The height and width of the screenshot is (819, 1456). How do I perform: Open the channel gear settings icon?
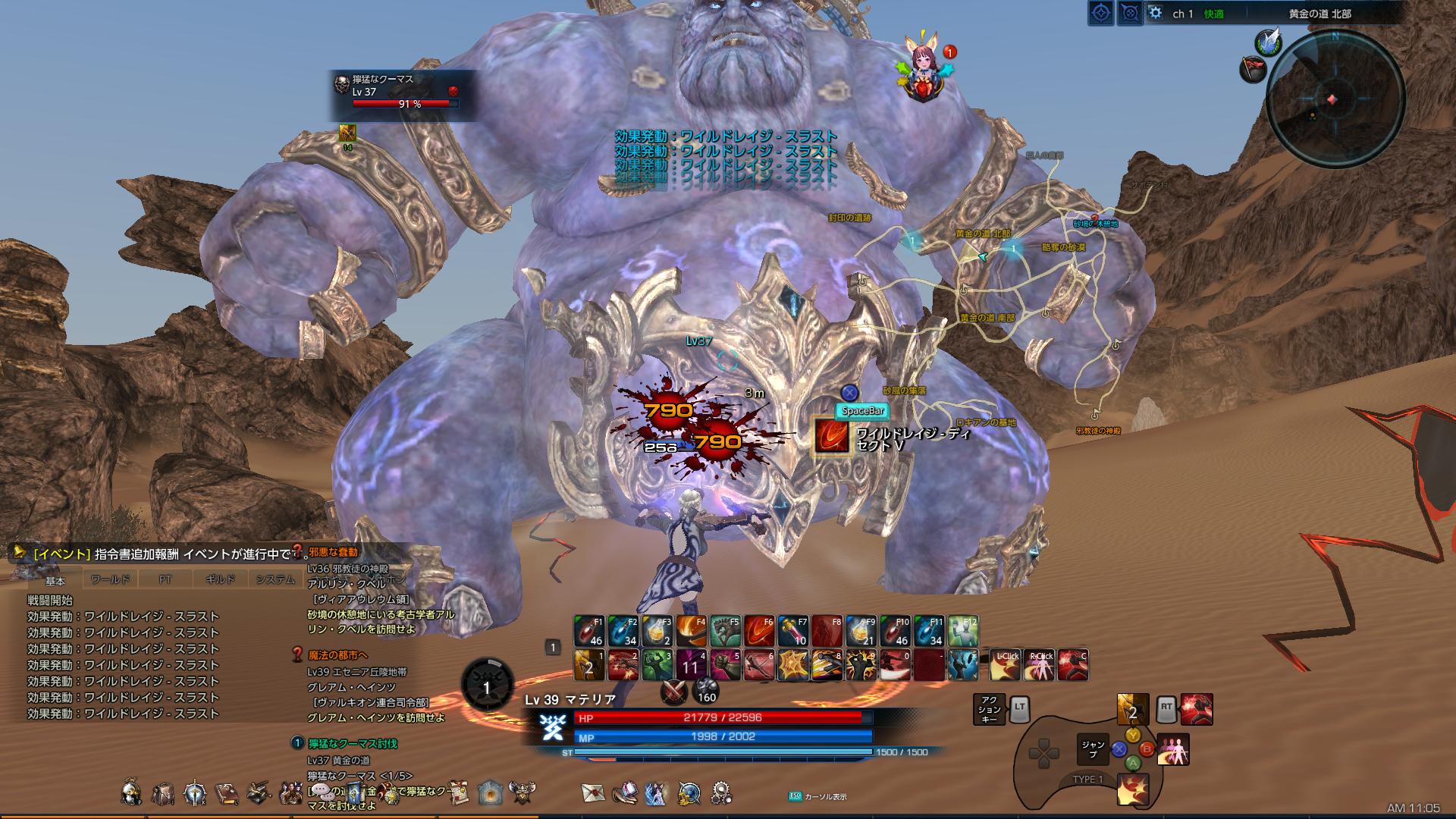point(1155,13)
